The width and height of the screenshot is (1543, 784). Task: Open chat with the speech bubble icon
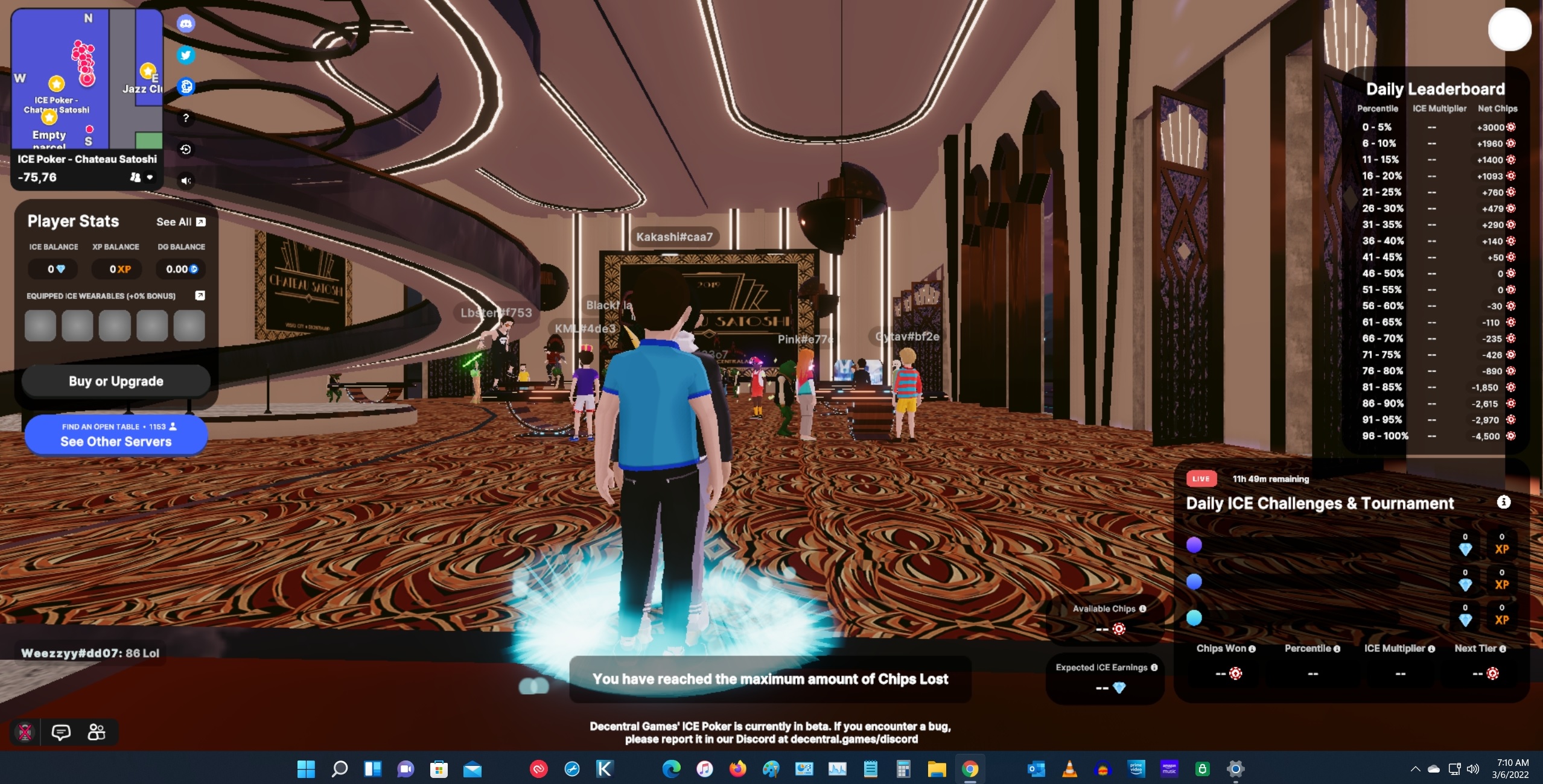[62, 733]
